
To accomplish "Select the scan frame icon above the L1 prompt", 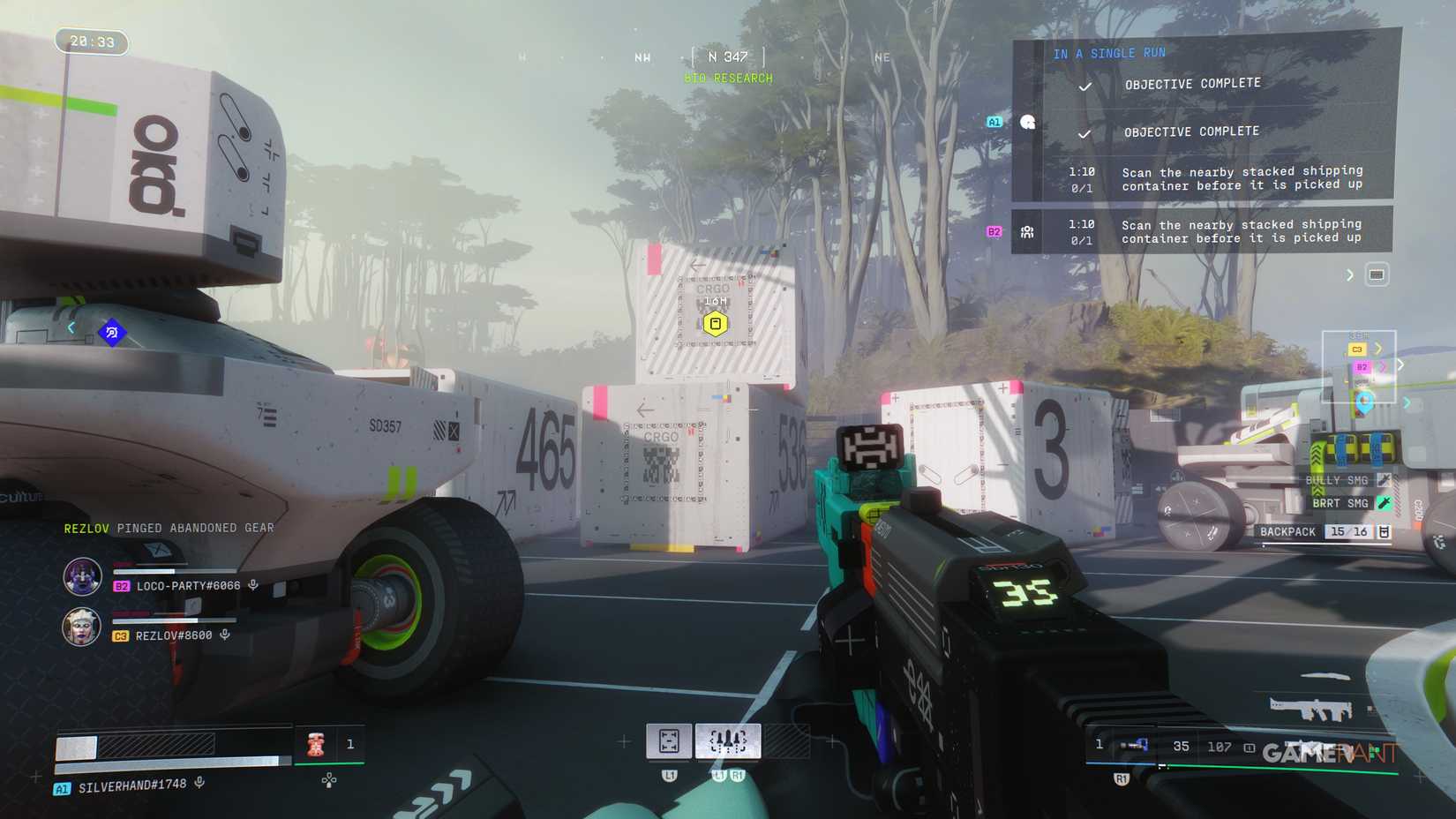I will (x=671, y=739).
